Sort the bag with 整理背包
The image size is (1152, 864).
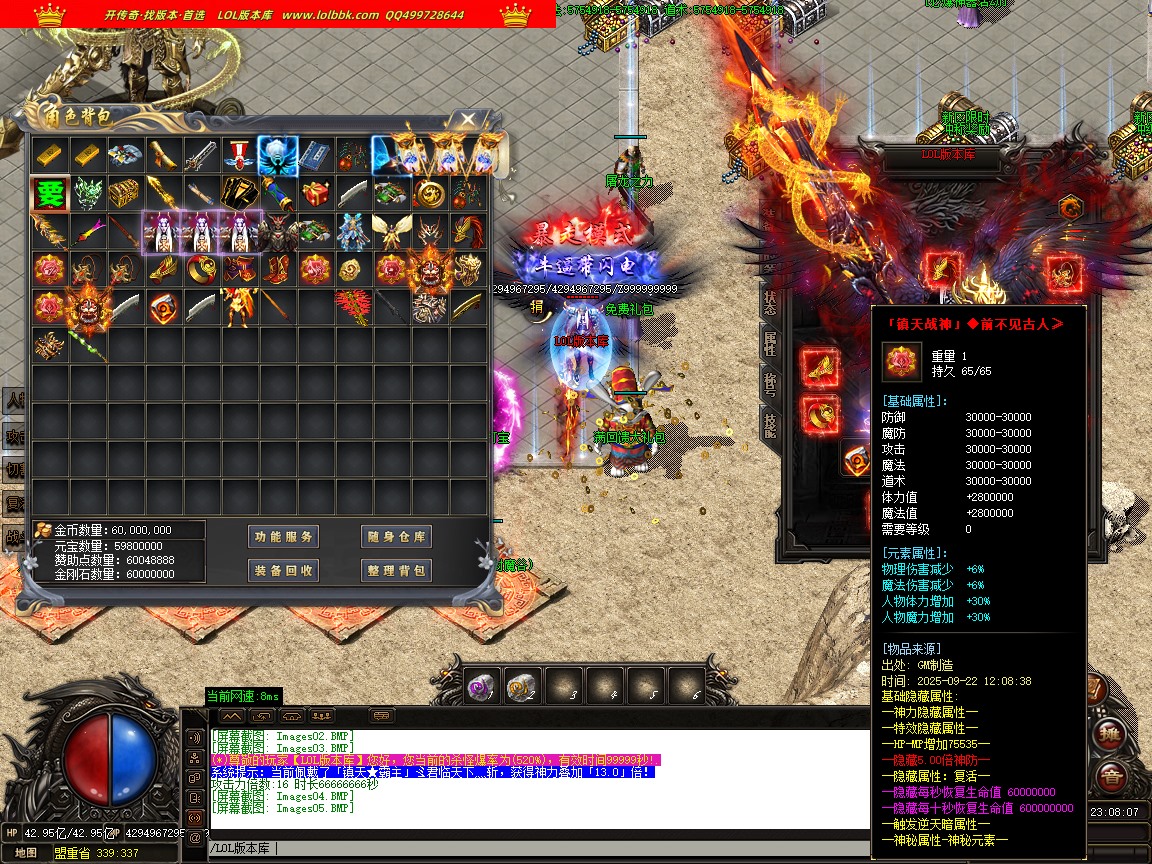(397, 570)
